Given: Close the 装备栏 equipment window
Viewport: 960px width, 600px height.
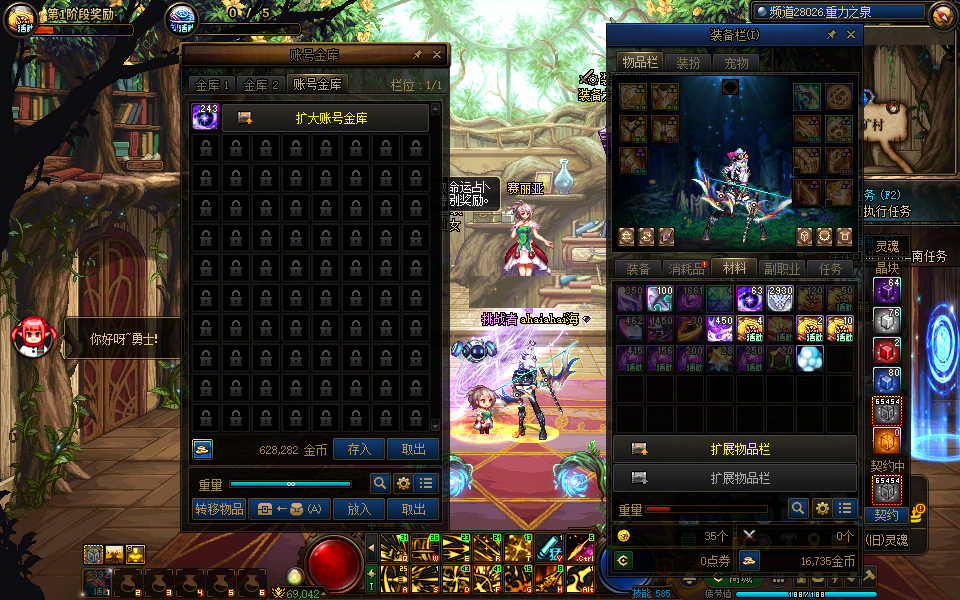Looking at the screenshot, I should tap(851, 35).
